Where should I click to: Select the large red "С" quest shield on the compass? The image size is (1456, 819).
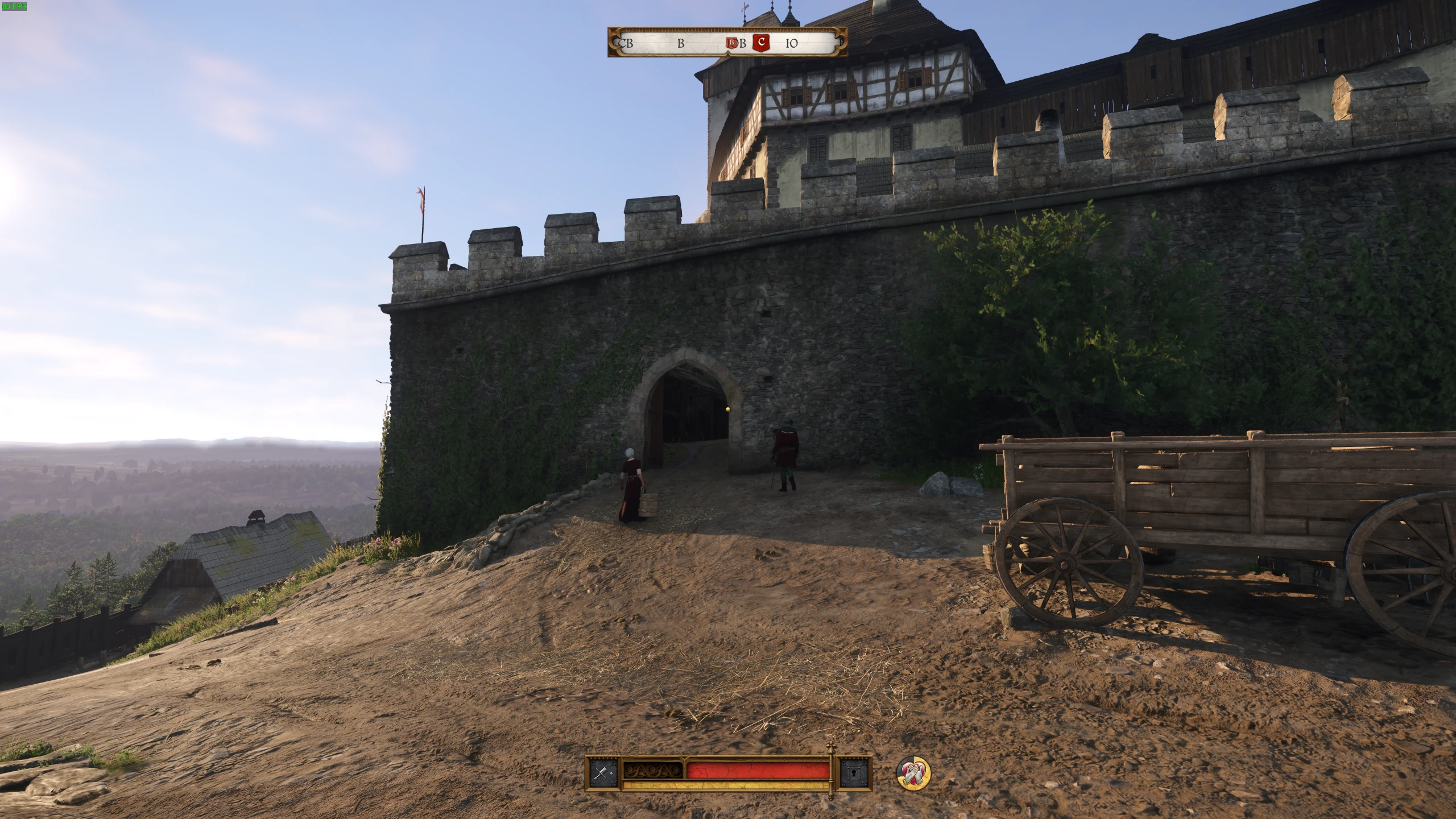point(761,42)
